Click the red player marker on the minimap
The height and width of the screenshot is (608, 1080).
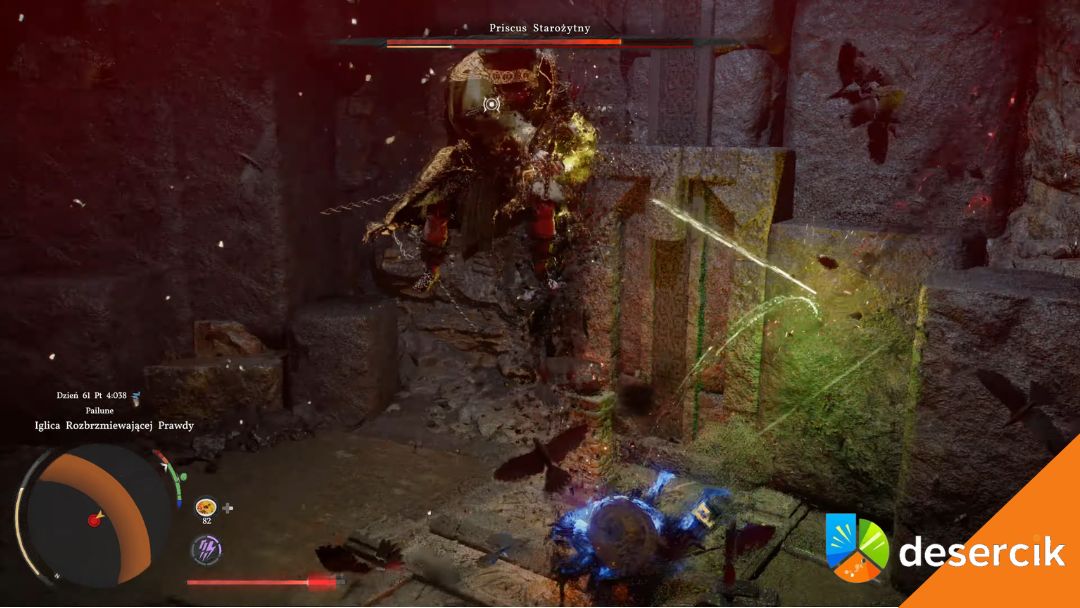pyautogui.click(x=95, y=520)
